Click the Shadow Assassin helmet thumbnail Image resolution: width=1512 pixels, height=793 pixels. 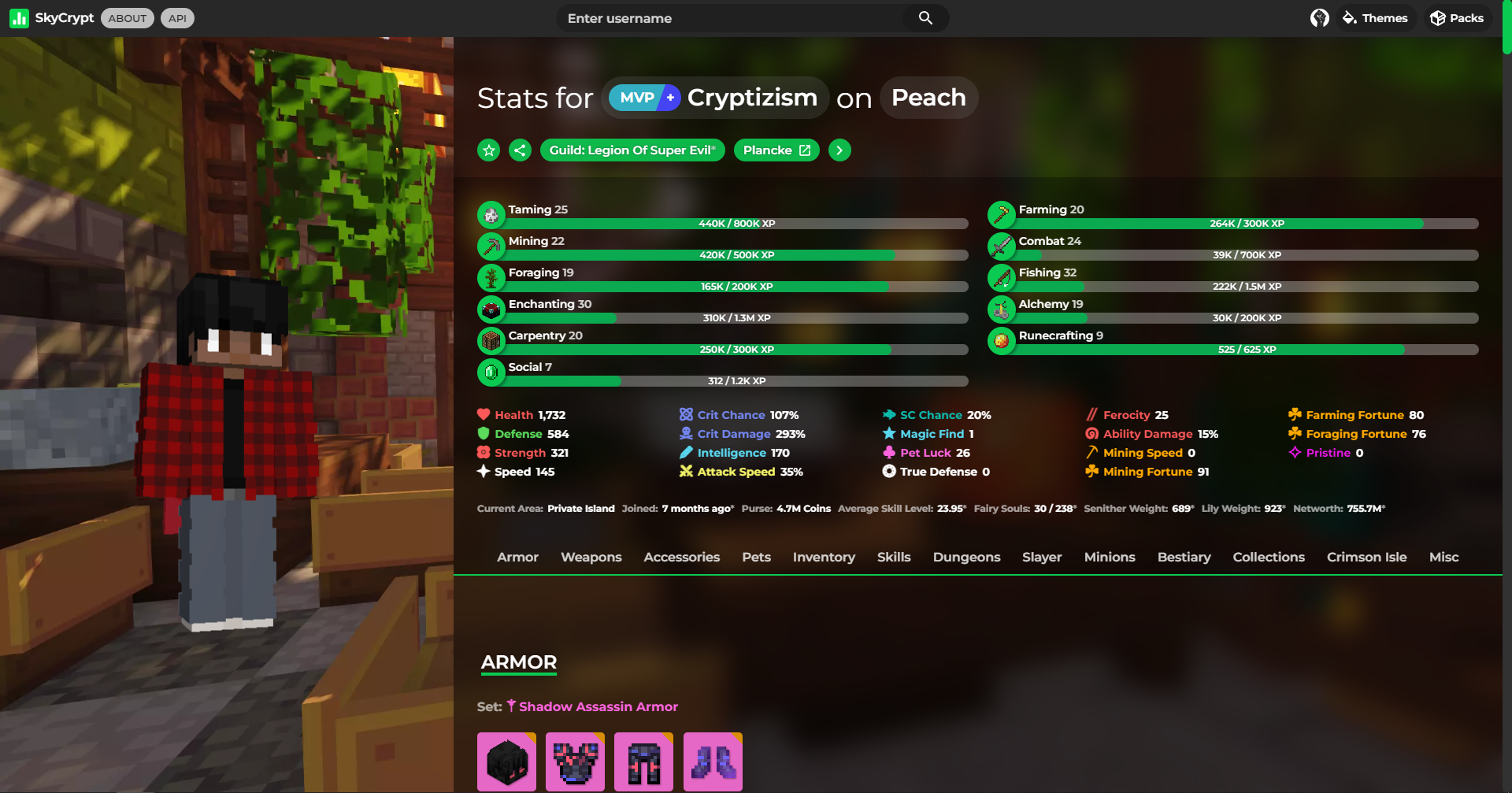pos(506,761)
